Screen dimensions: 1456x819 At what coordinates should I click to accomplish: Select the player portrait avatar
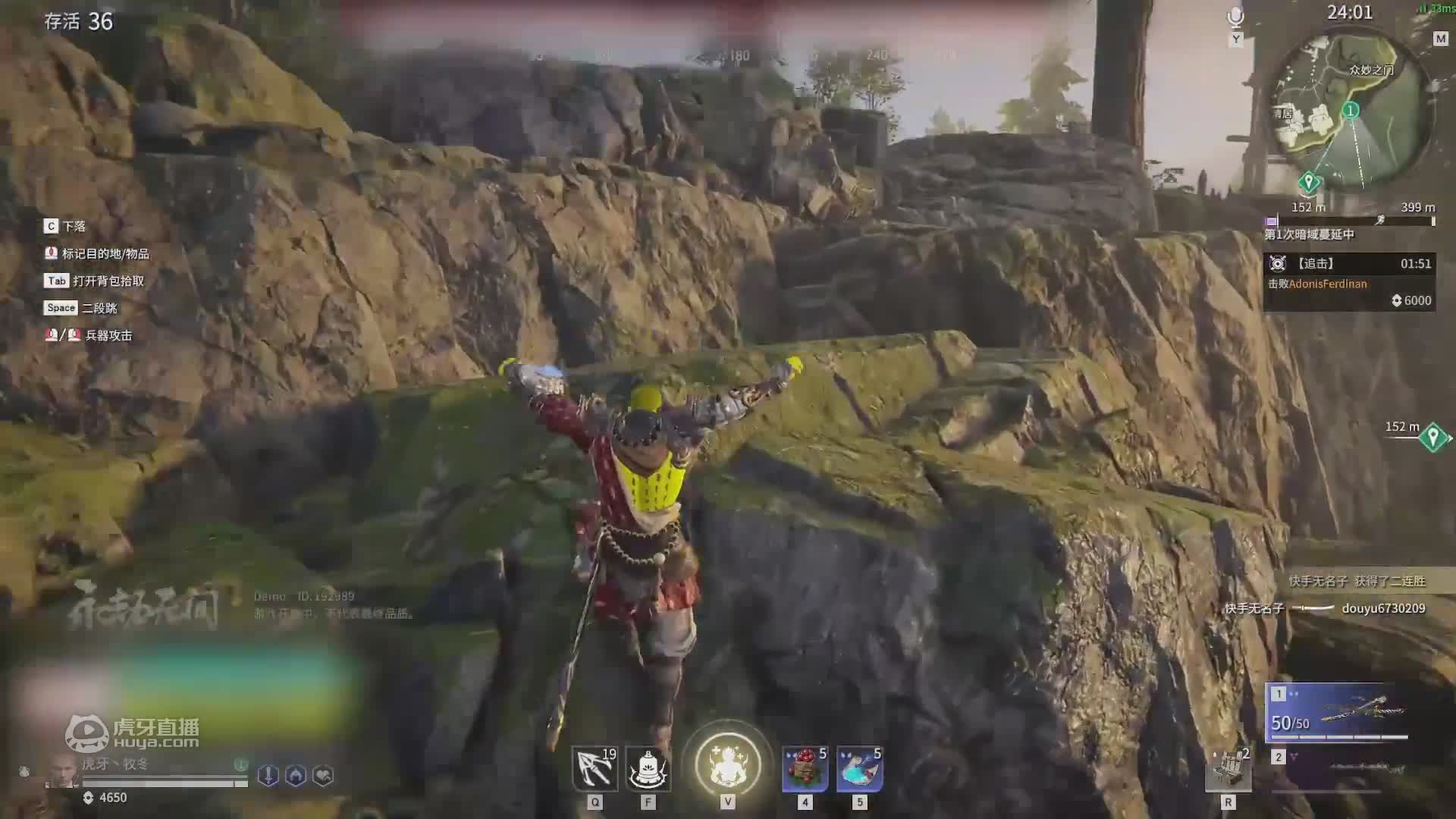click(x=61, y=772)
